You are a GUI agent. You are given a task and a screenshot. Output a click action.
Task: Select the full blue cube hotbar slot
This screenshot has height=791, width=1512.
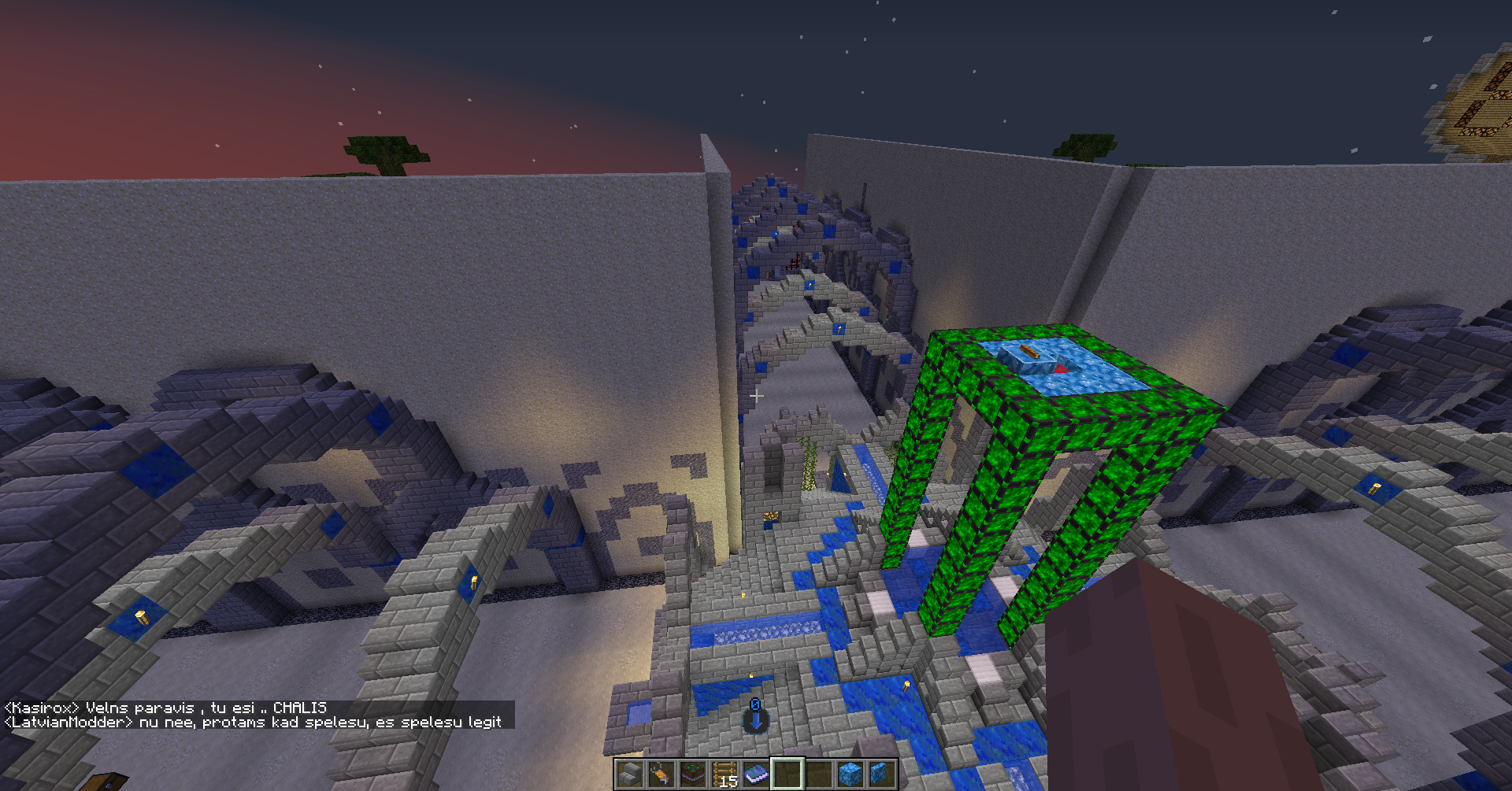pos(850,774)
